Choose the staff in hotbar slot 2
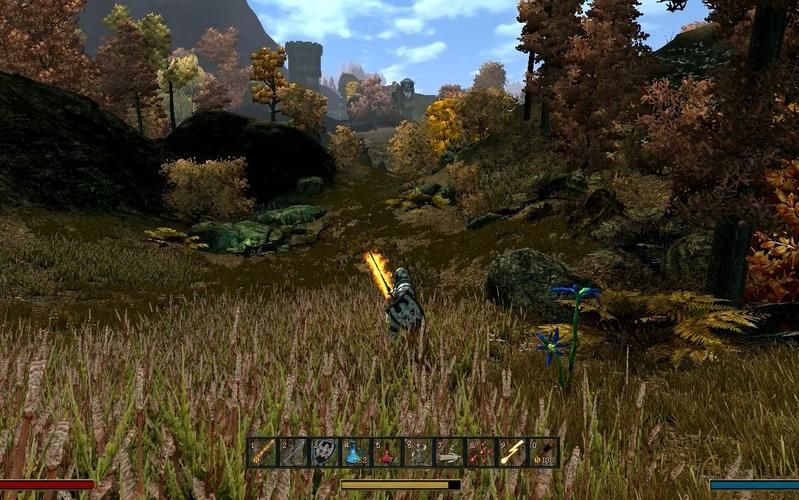Screen dimensions: 799x500 point(293,452)
